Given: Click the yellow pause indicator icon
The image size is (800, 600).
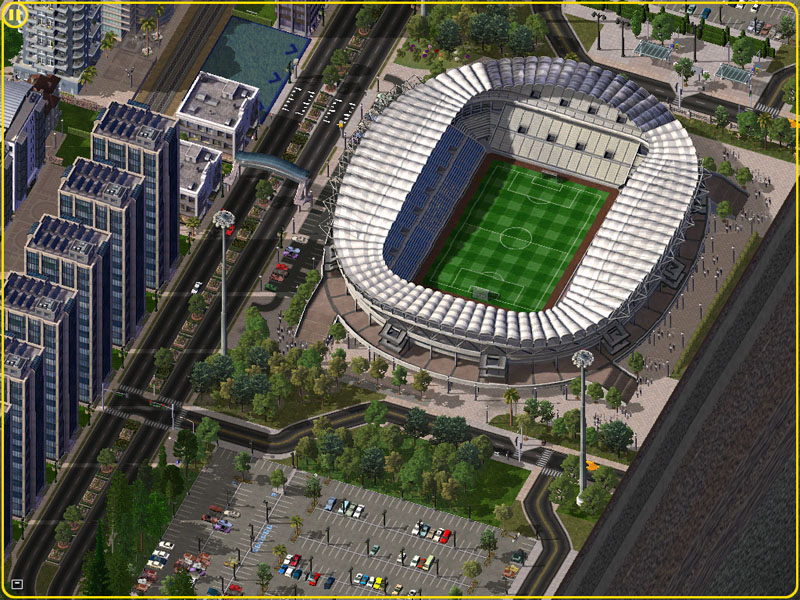Looking at the screenshot, I should tap(16, 16).
